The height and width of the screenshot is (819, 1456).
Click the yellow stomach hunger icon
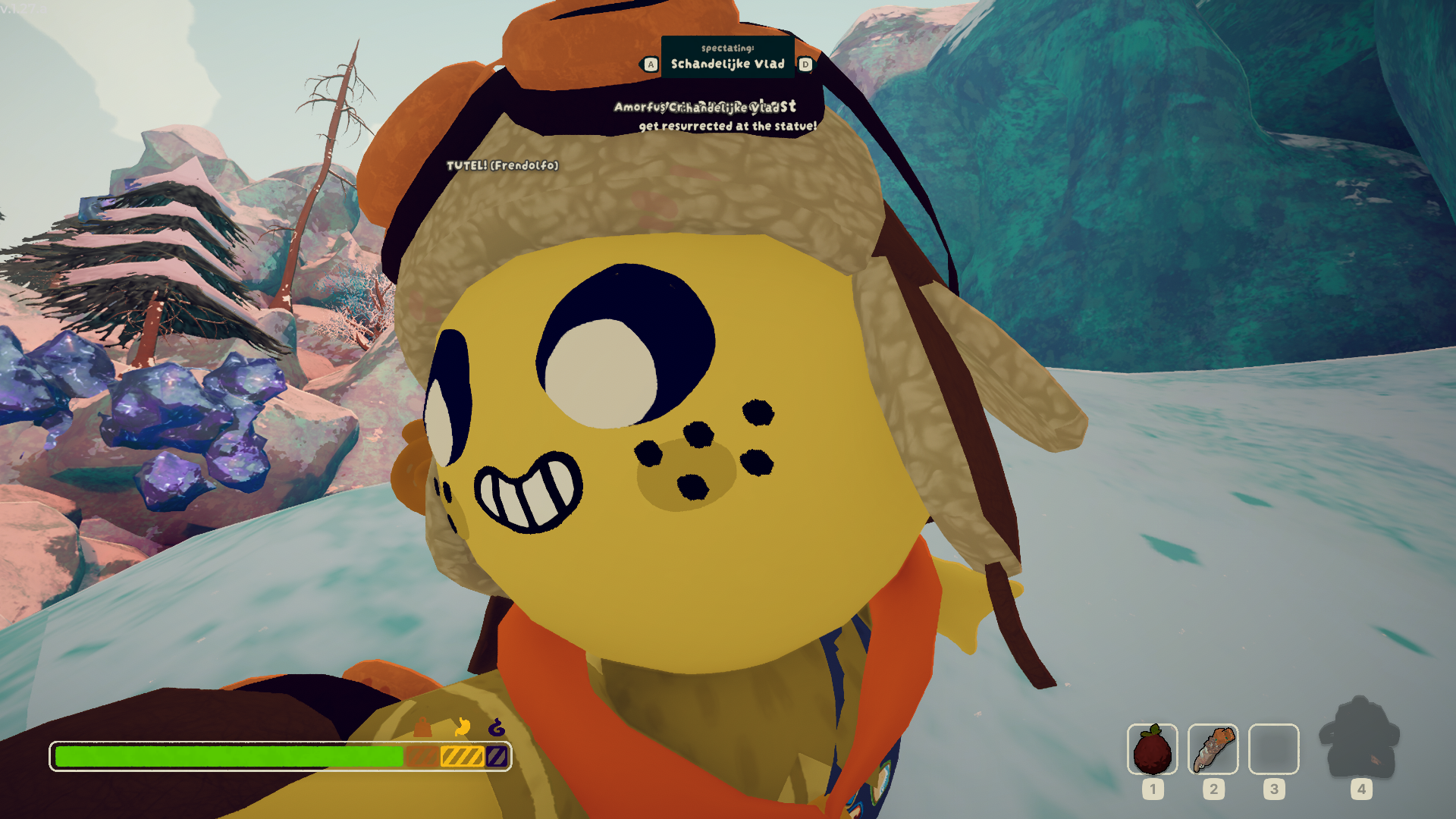(462, 727)
